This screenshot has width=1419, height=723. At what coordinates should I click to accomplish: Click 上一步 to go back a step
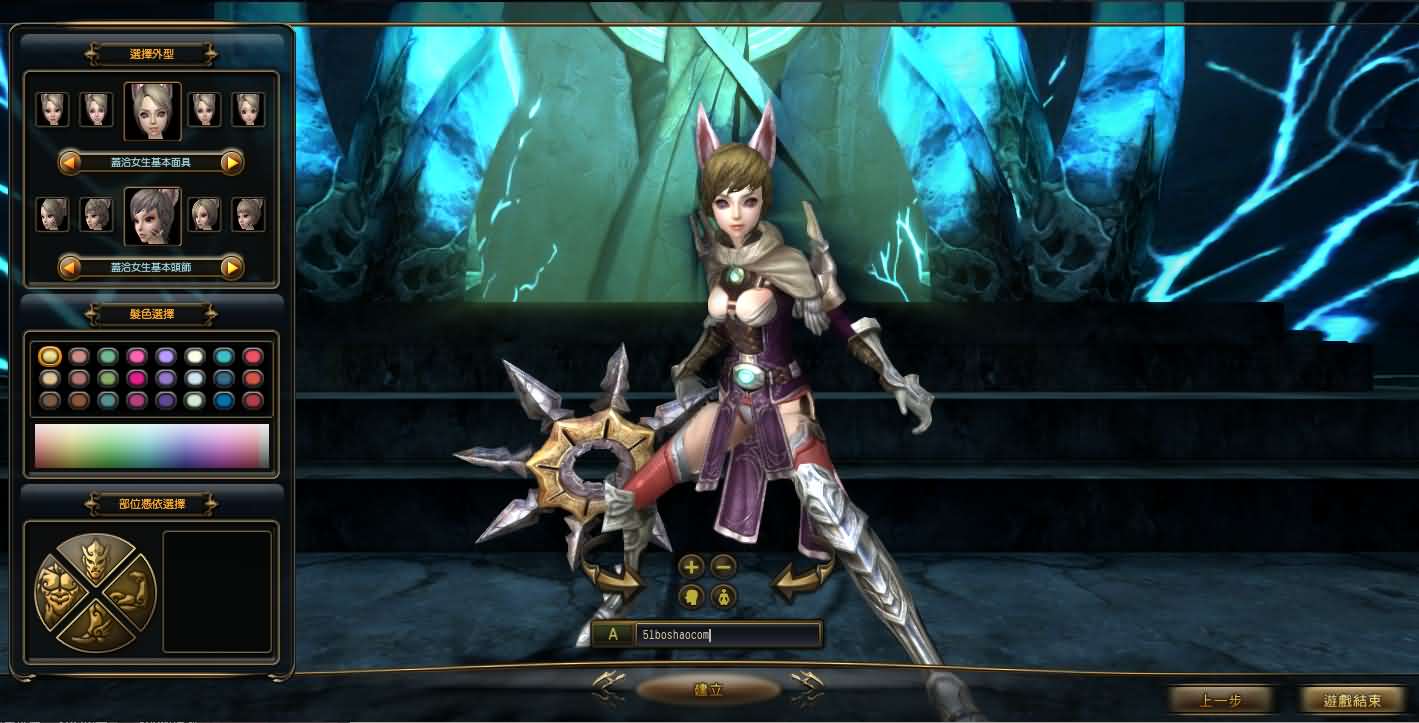1220,701
